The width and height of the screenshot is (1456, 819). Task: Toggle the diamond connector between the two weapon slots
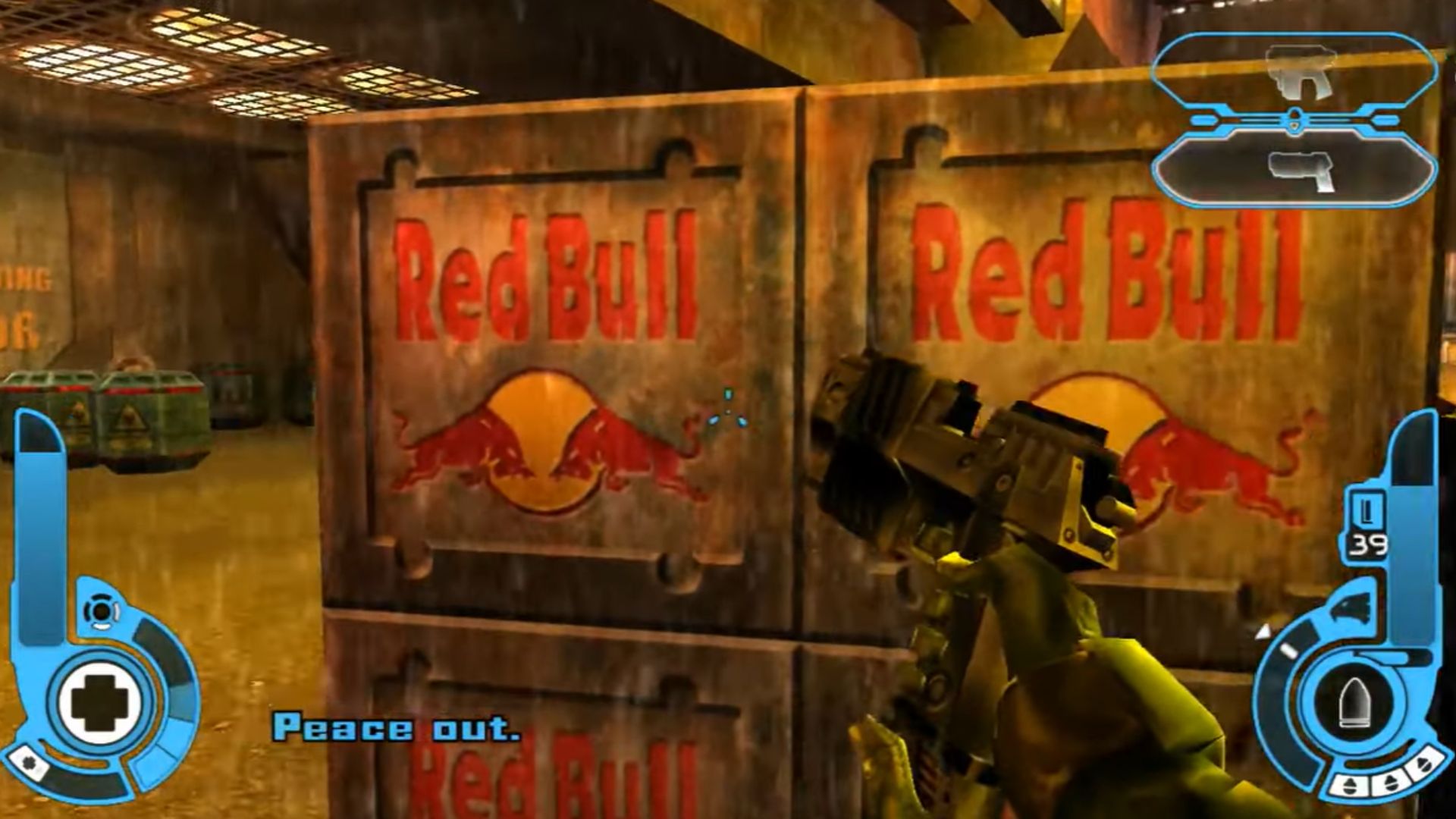click(1295, 118)
